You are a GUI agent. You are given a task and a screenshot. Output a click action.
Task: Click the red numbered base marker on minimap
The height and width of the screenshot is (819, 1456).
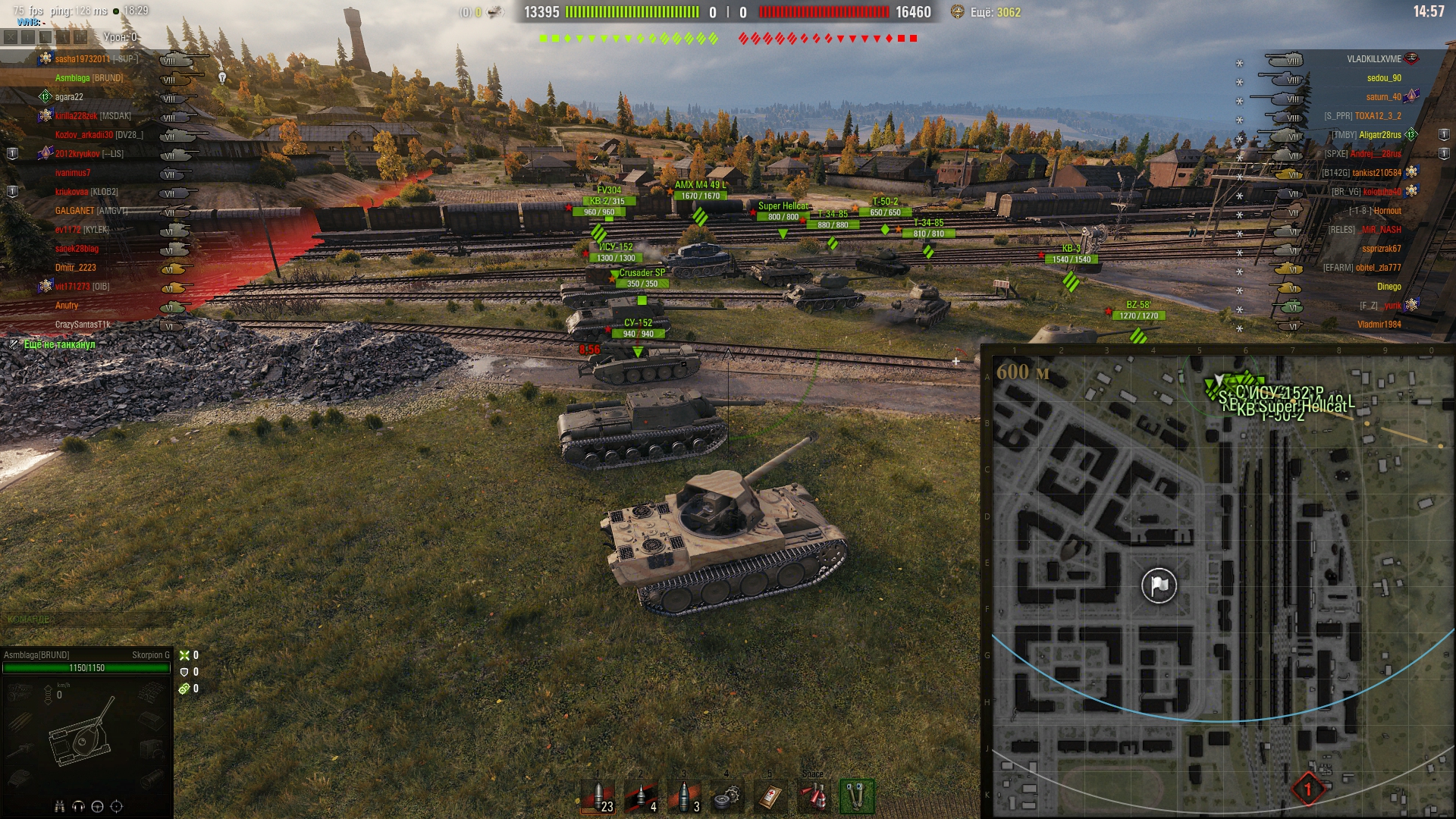(x=1307, y=789)
